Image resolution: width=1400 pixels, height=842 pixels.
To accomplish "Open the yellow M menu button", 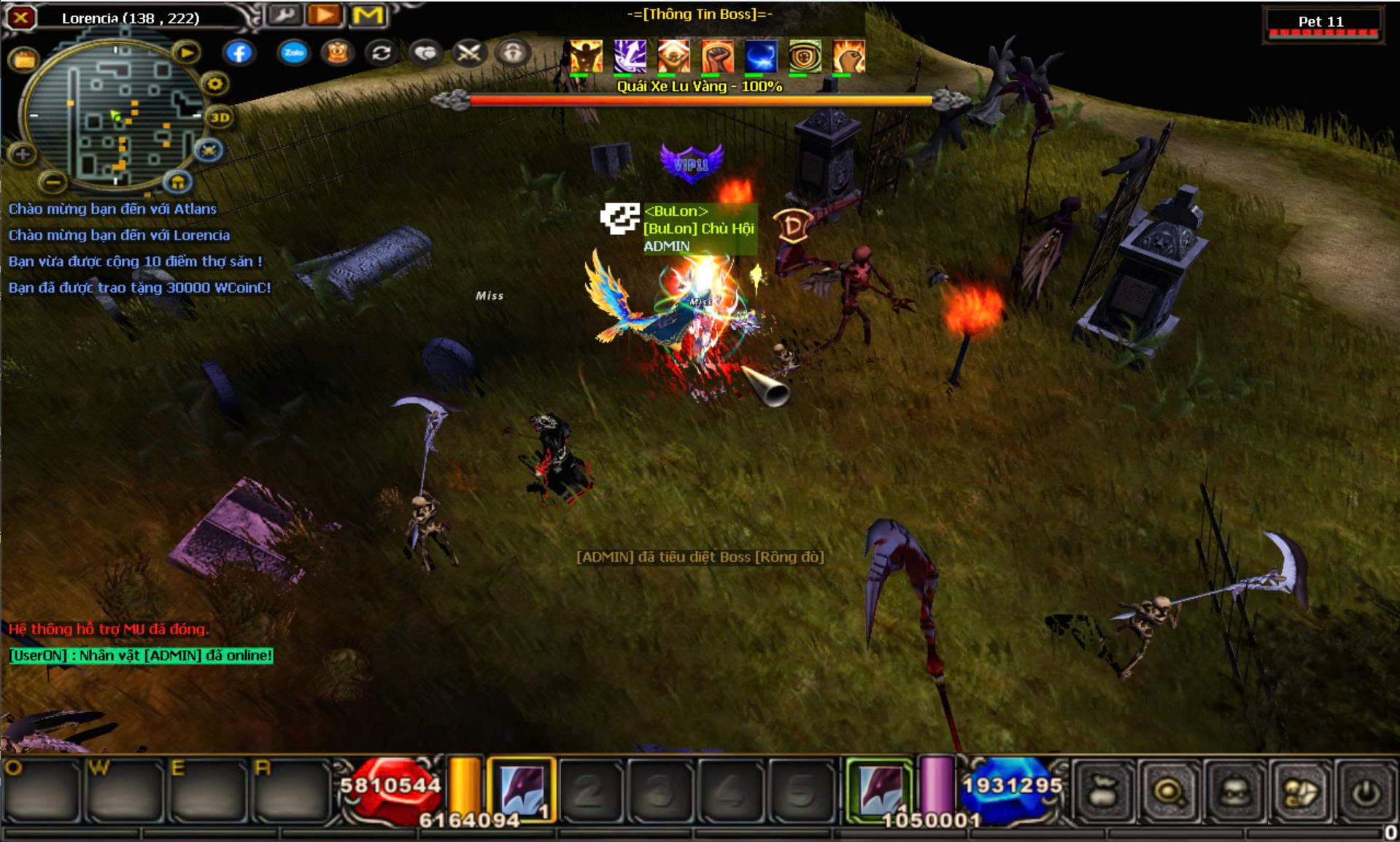I will click(368, 15).
